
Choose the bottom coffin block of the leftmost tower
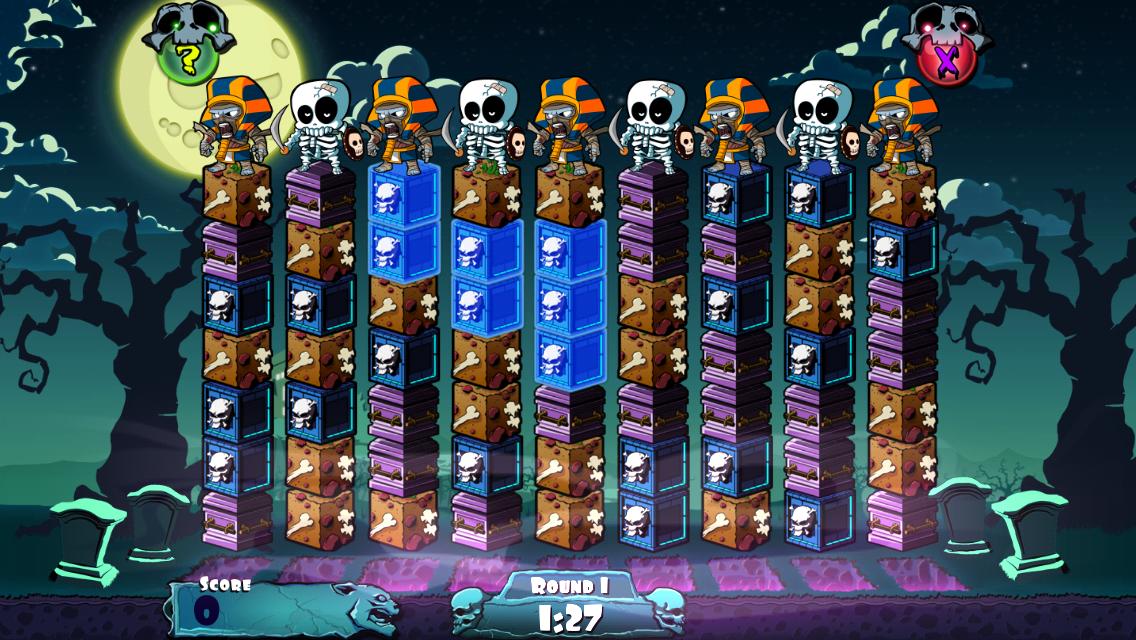click(x=237, y=519)
